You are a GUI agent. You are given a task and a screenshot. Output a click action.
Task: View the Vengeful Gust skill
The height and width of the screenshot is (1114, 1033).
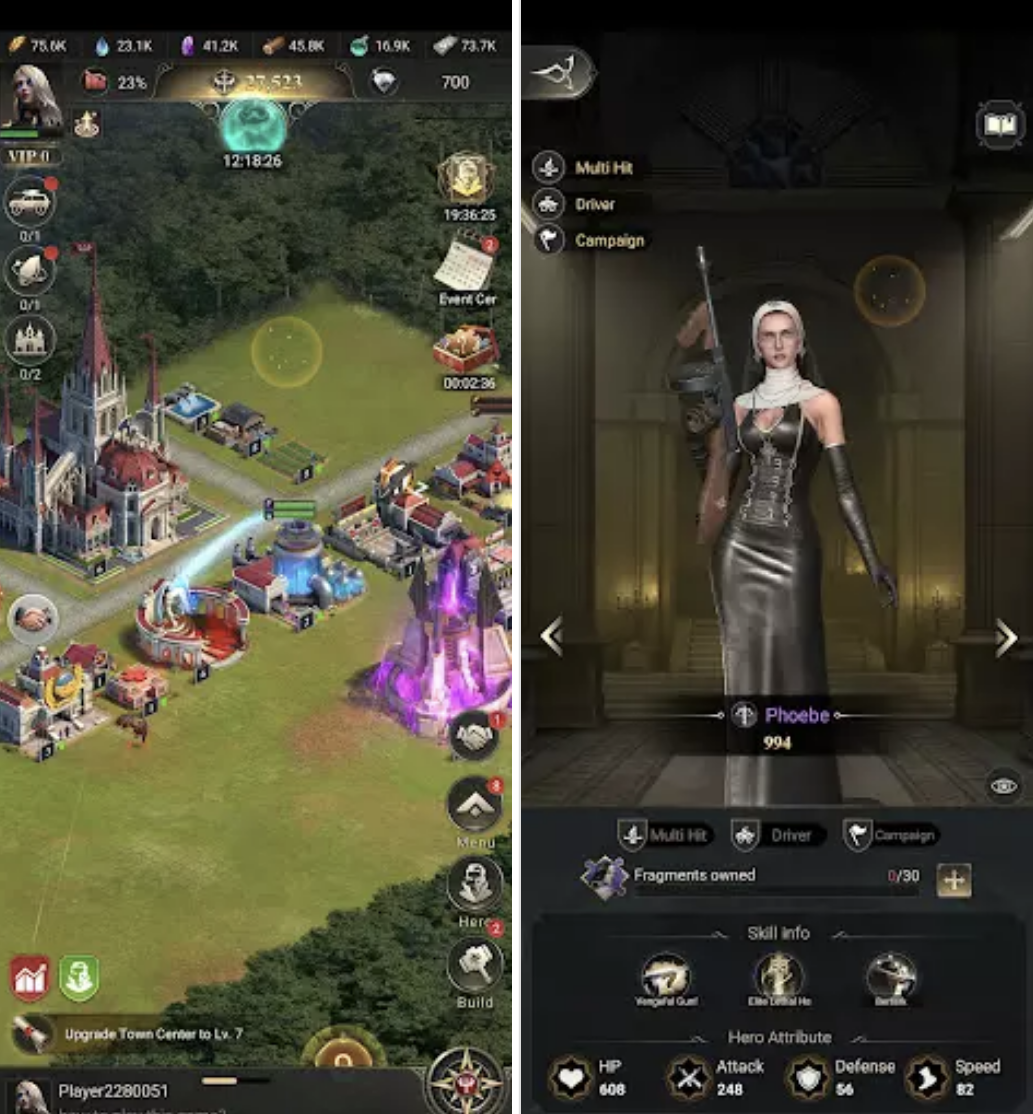click(x=666, y=976)
